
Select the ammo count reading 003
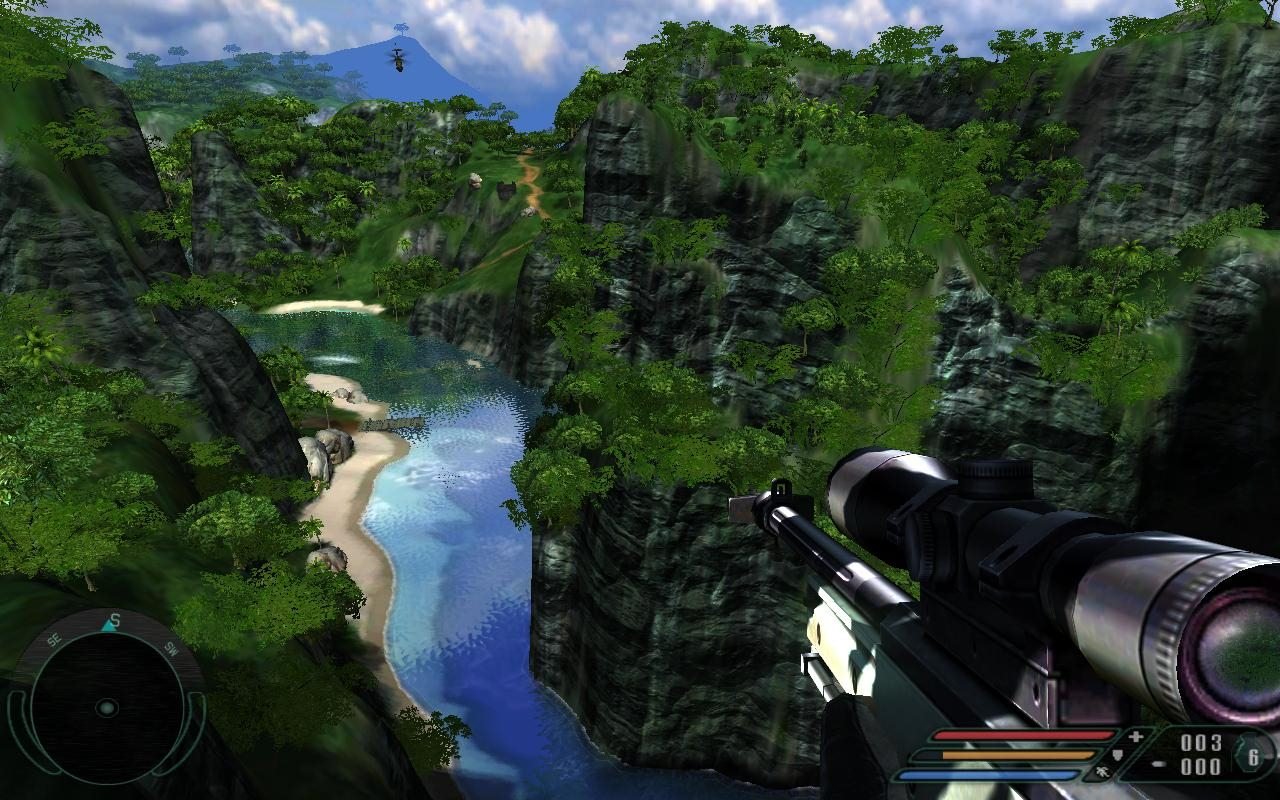pyautogui.click(x=1202, y=743)
